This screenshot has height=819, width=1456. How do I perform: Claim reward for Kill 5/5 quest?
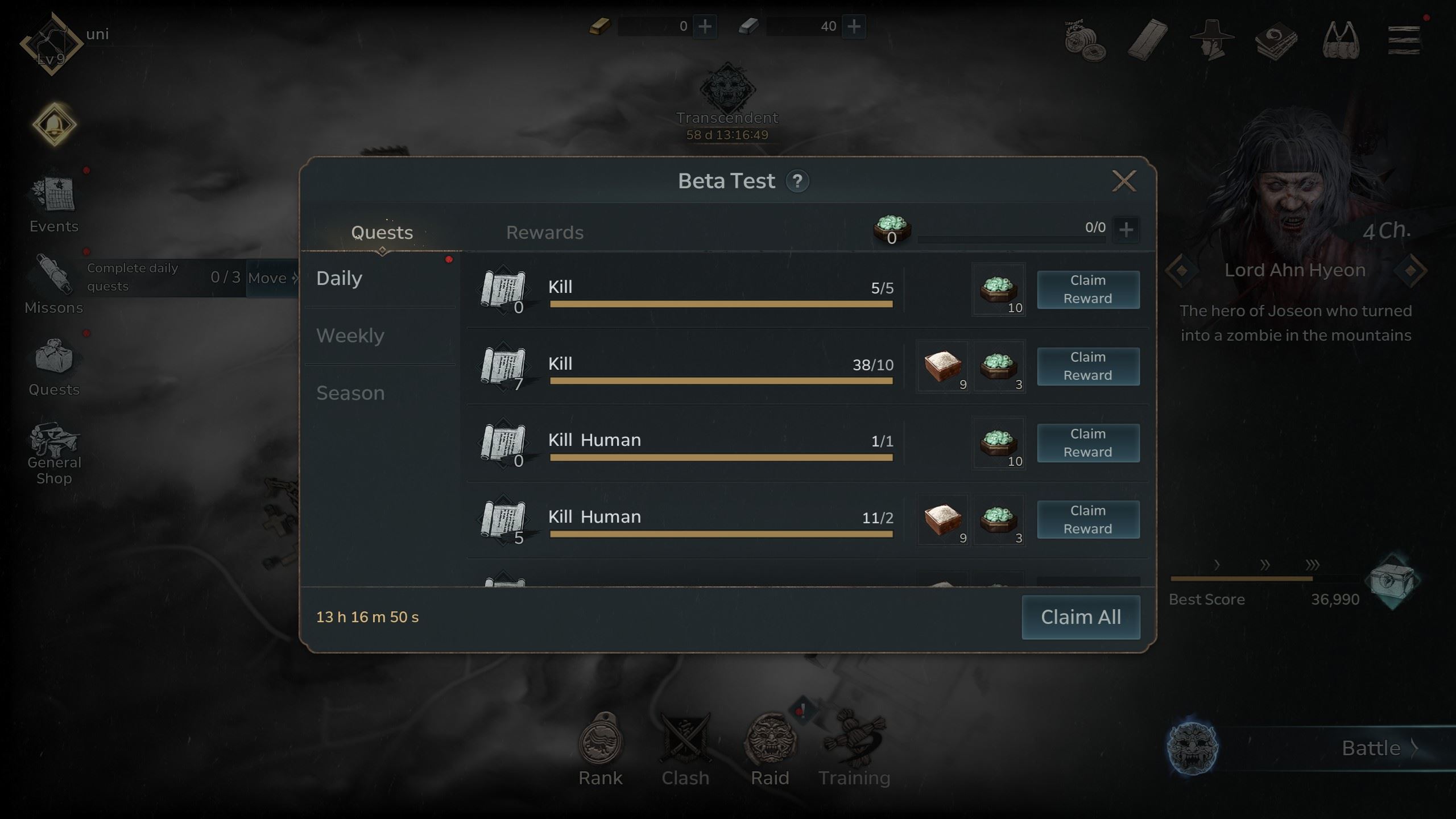[x=1087, y=289]
